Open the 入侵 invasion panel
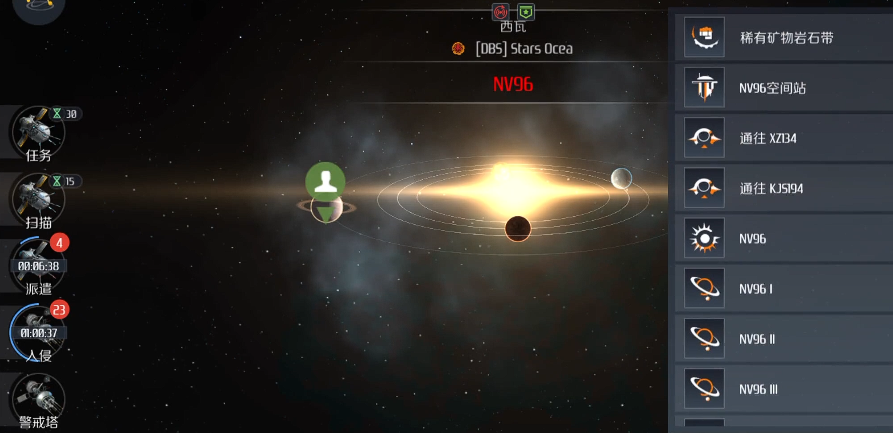893x433 pixels. 38,333
